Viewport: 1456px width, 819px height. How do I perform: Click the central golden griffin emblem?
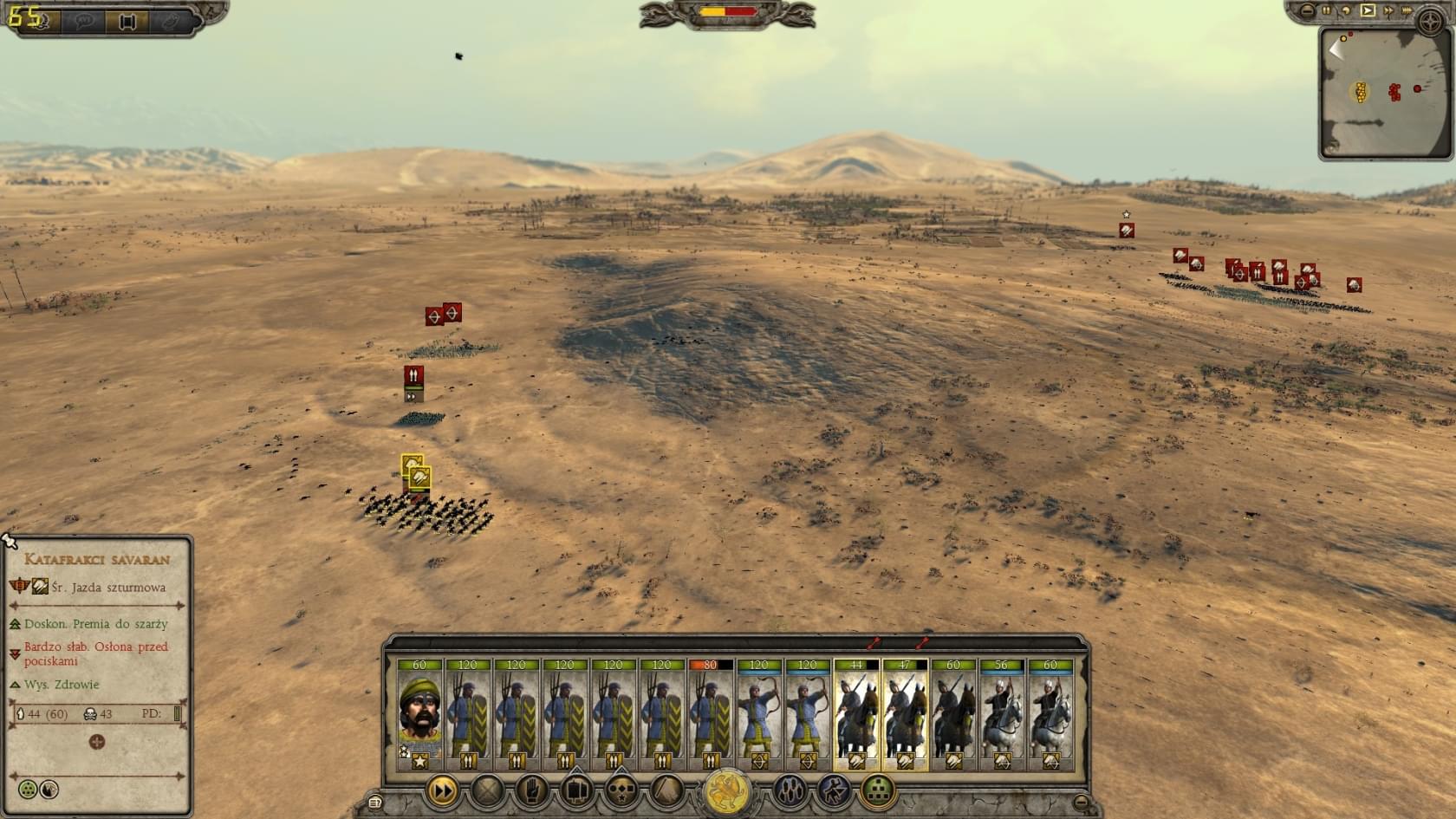(x=727, y=792)
